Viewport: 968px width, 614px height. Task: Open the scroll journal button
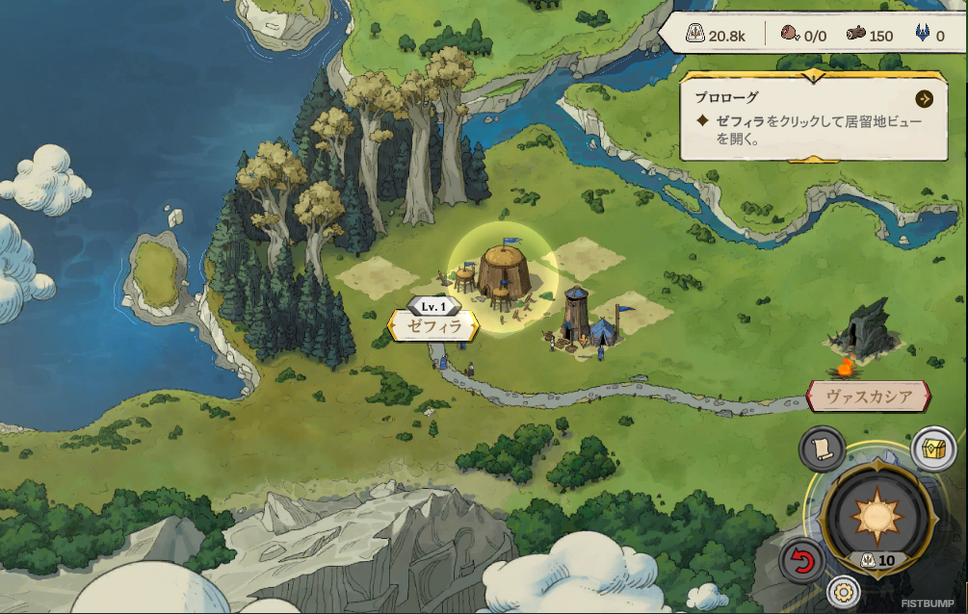pos(822,448)
